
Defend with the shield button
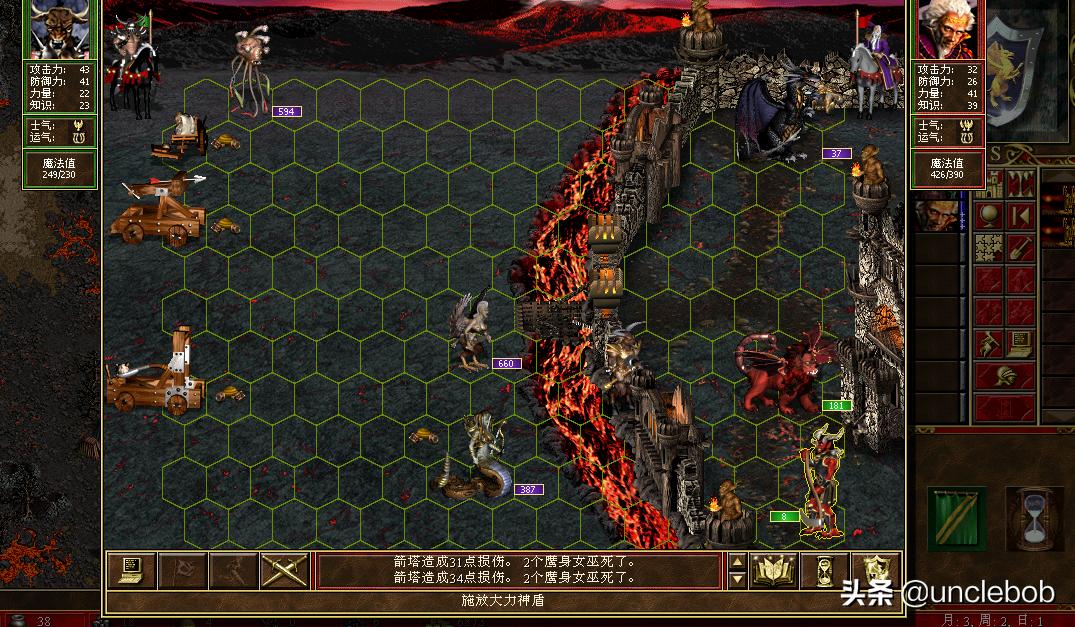click(876, 570)
